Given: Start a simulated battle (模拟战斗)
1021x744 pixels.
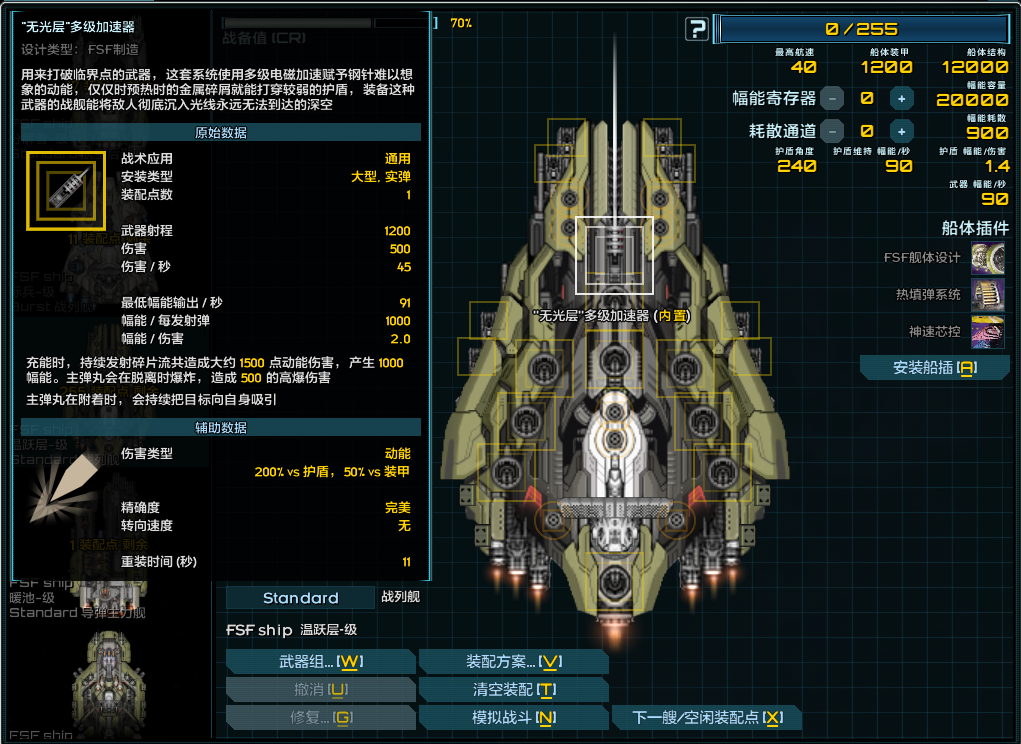Looking at the screenshot, I should tap(513, 718).
